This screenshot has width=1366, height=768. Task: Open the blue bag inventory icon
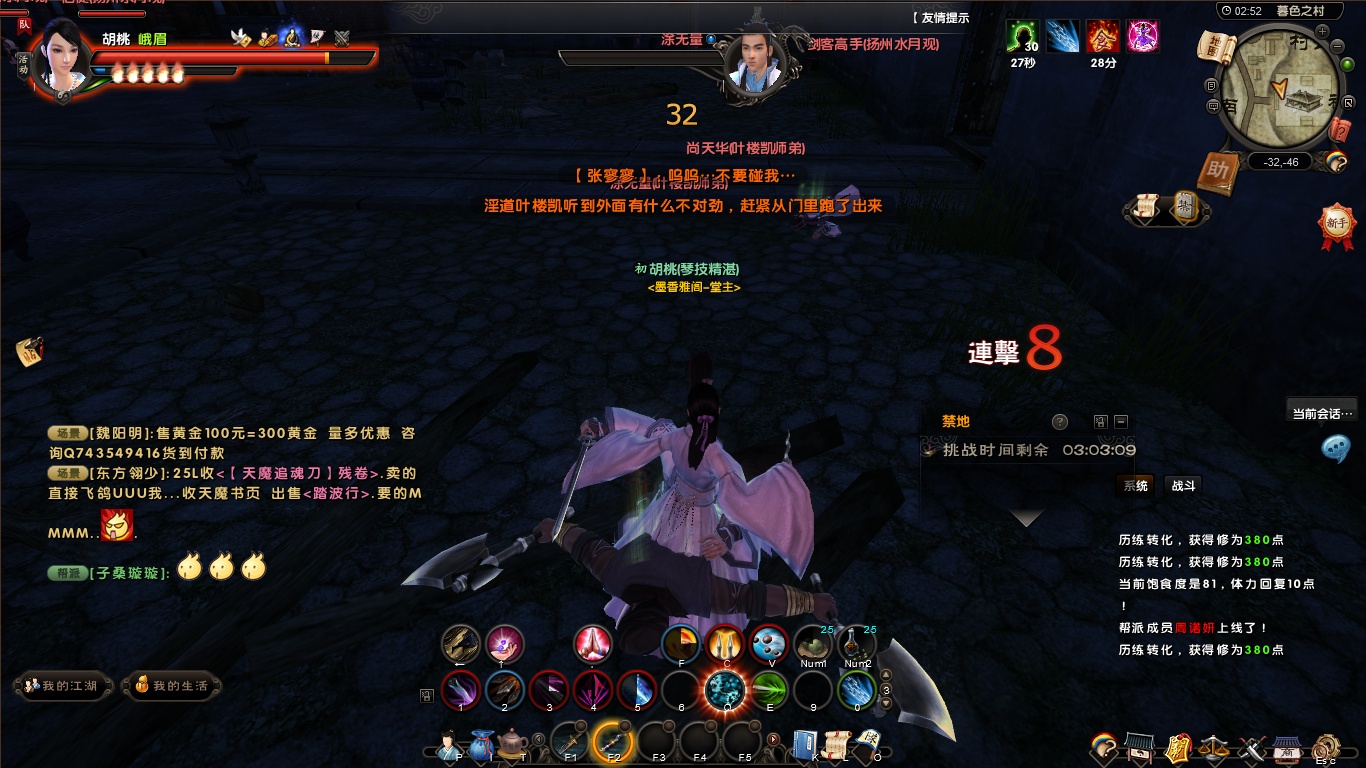[x=481, y=745]
